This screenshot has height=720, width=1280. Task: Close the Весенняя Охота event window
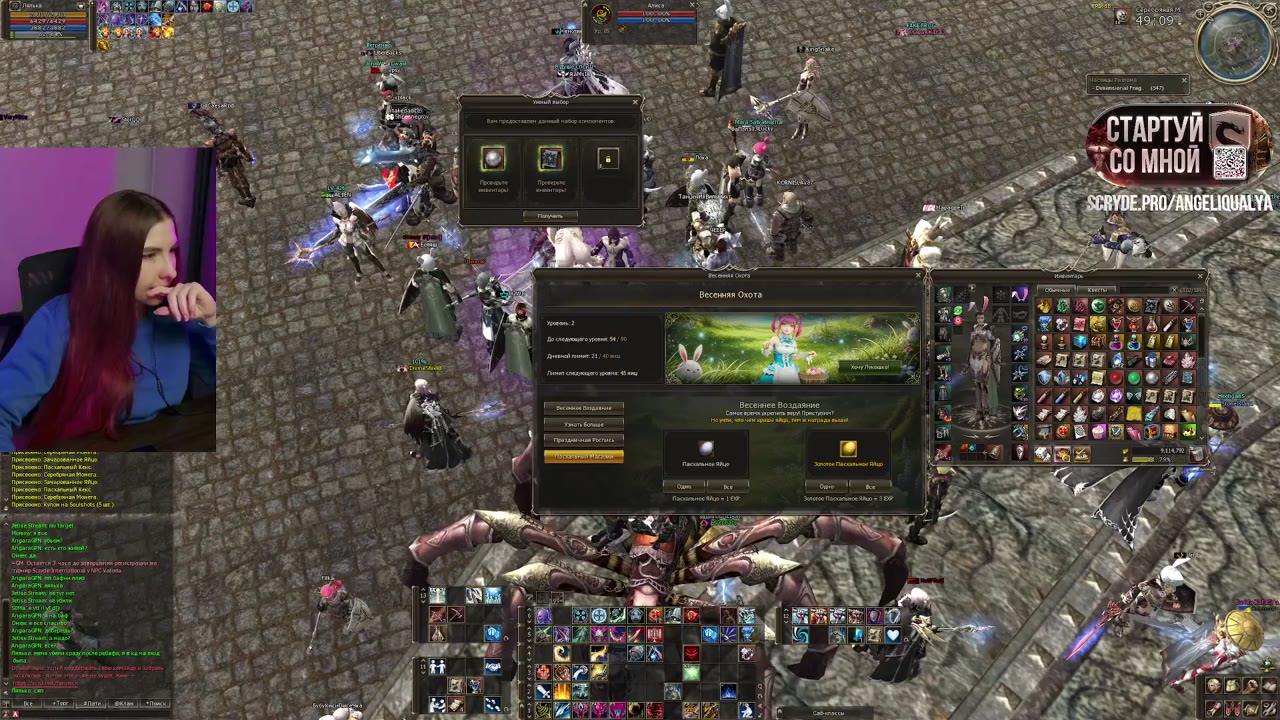coord(917,275)
